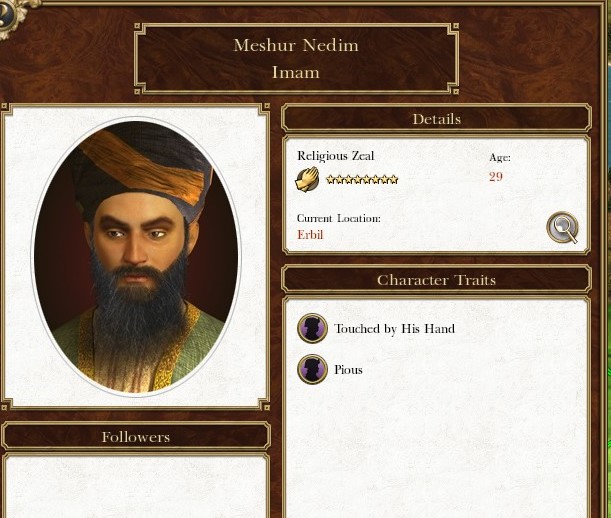This screenshot has width=611, height=518.
Task: Select the Pious trait icon
Action: click(313, 370)
